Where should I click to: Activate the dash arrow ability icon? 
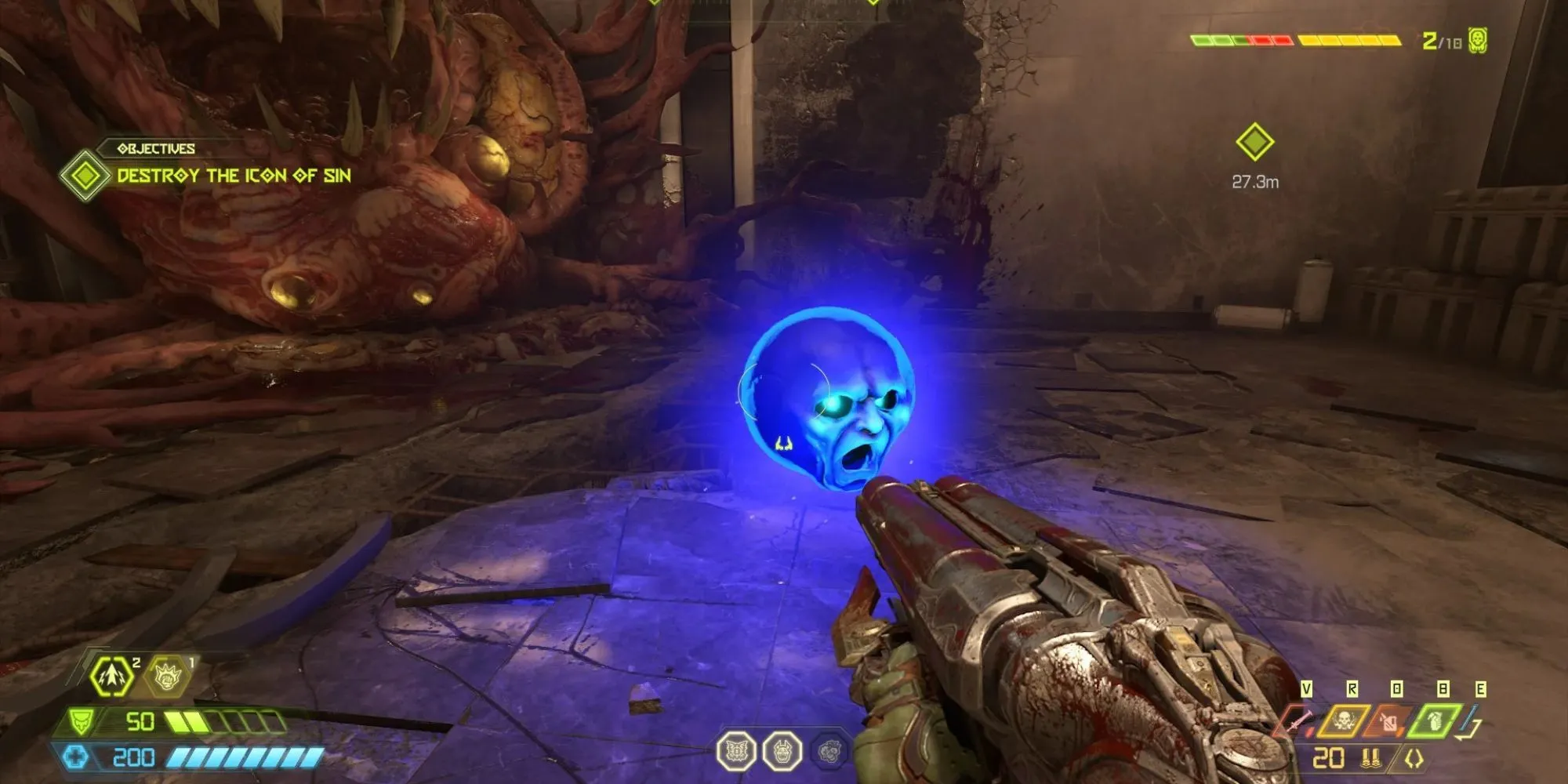(x=111, y=677)
